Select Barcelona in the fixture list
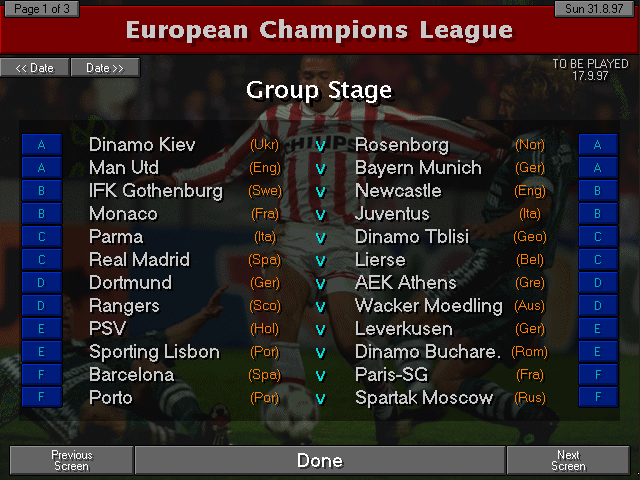The width and height of the screenshot is (640, 480). click(131, 375)
